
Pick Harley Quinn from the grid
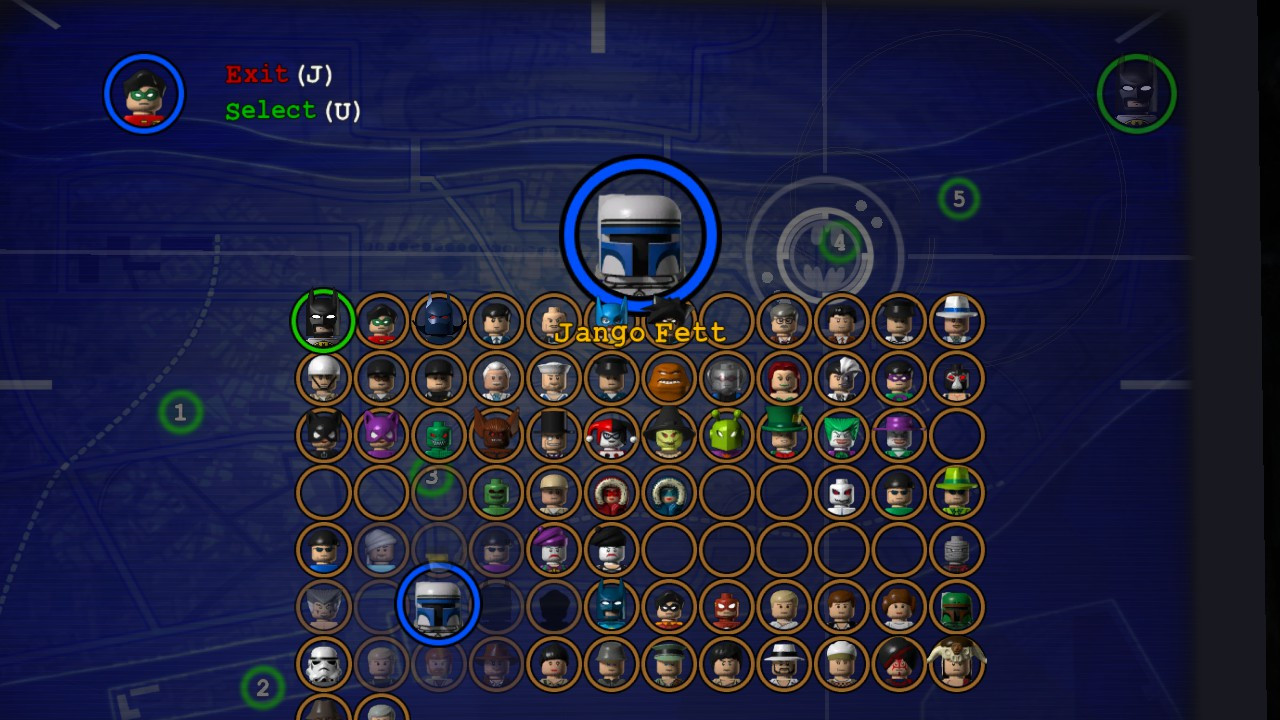click(611, 435)
